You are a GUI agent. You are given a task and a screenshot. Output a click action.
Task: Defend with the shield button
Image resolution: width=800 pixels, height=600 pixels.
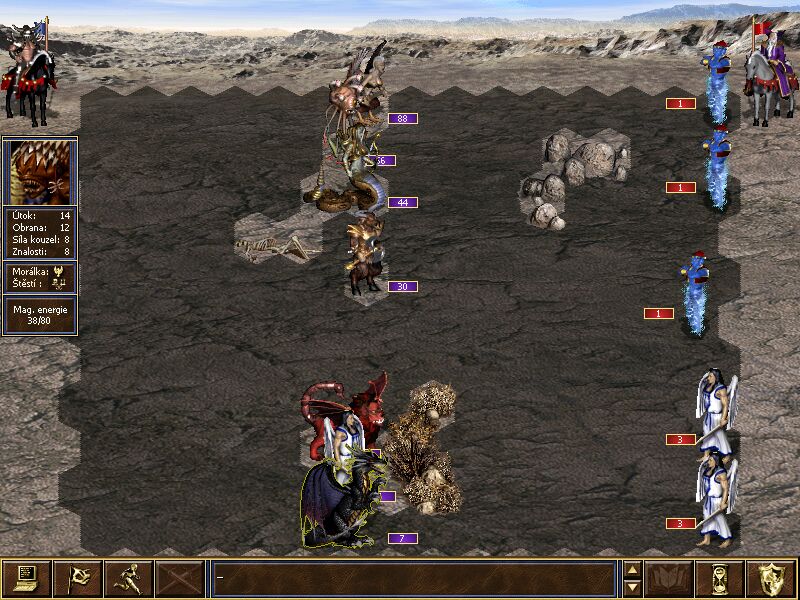(771, 578)
